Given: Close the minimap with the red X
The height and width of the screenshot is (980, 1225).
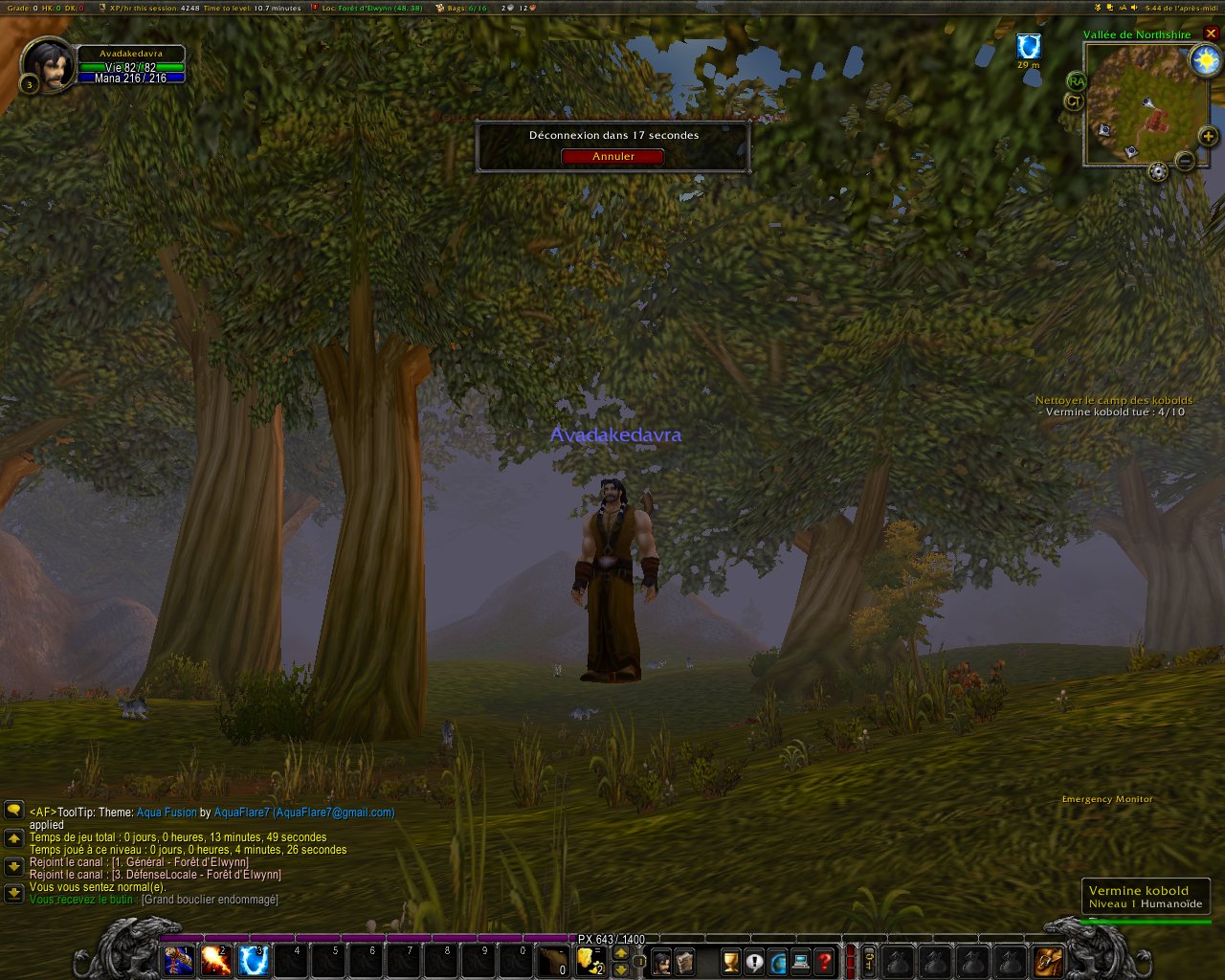Looking at the screenshot, I should 1211,33.
